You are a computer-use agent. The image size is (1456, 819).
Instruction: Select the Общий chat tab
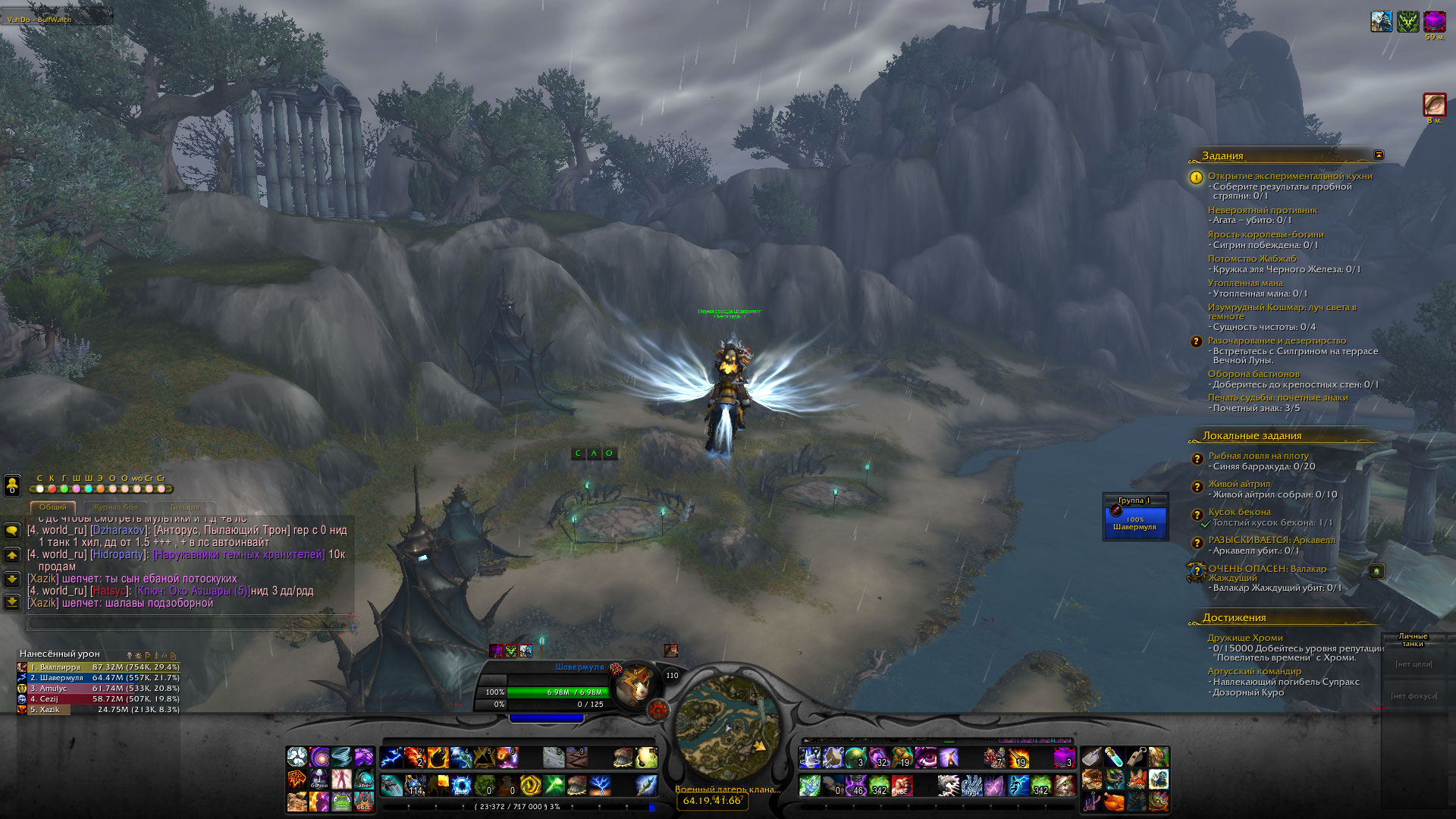pos(53,507)
